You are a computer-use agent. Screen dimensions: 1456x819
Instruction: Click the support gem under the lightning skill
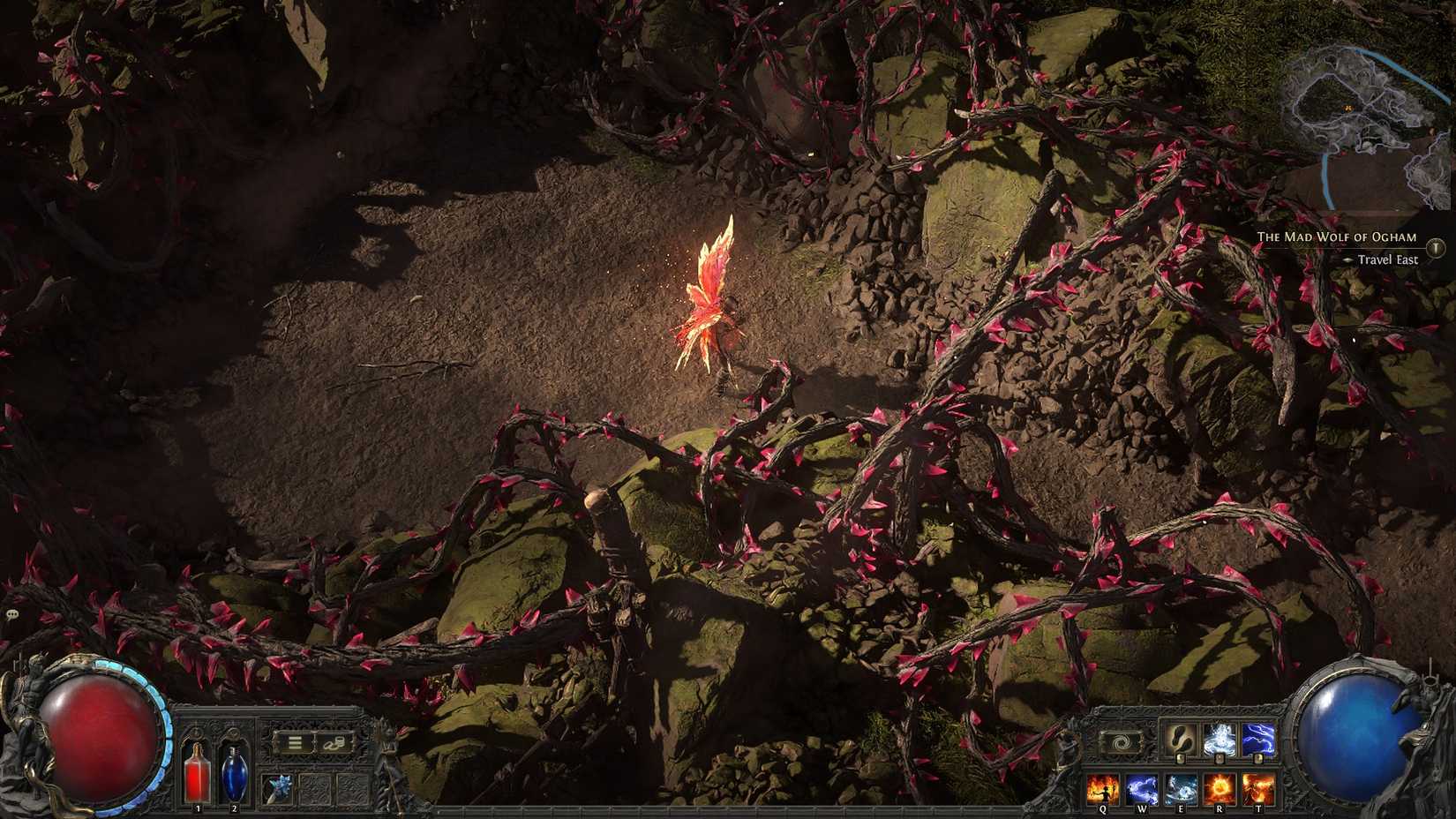(x=1258, y=759)
